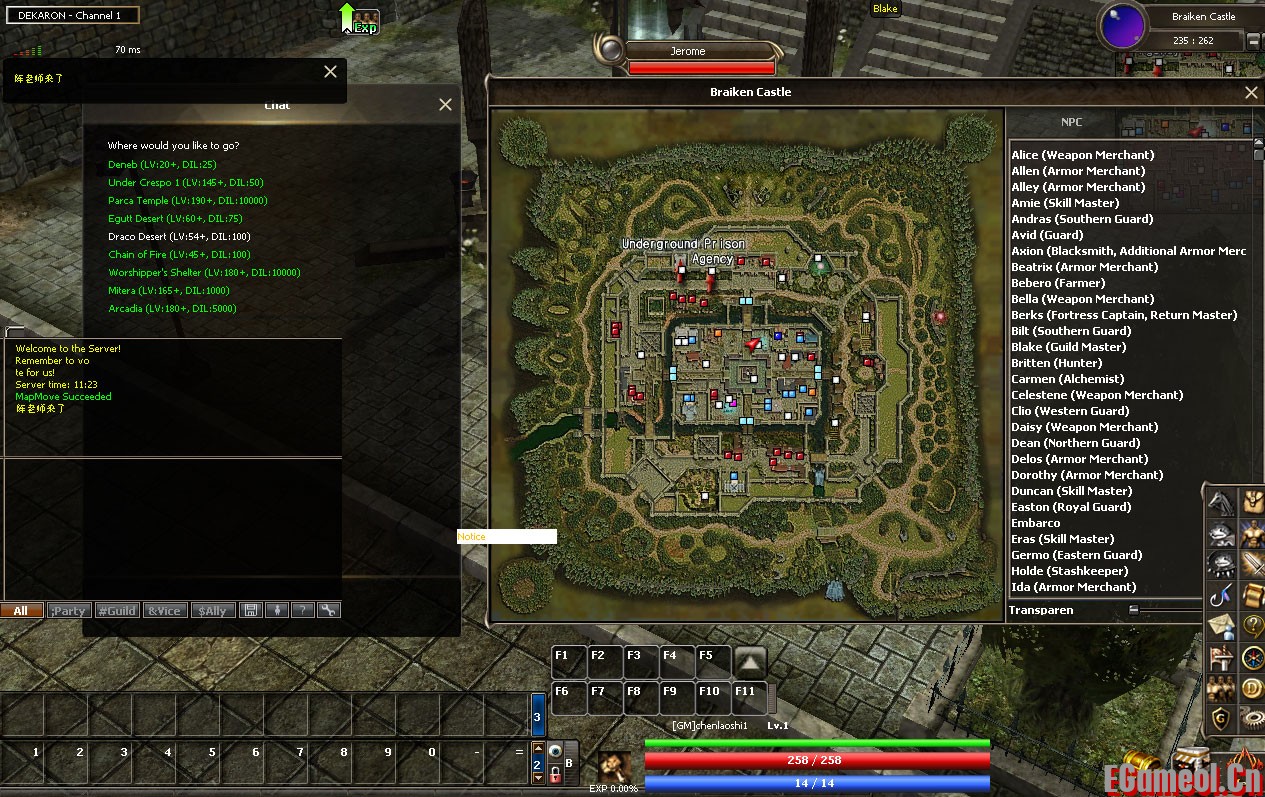This screenshot has width=1265, height=797.
Task: Adjust the map Transparency slider
Action: point(1134,610)
